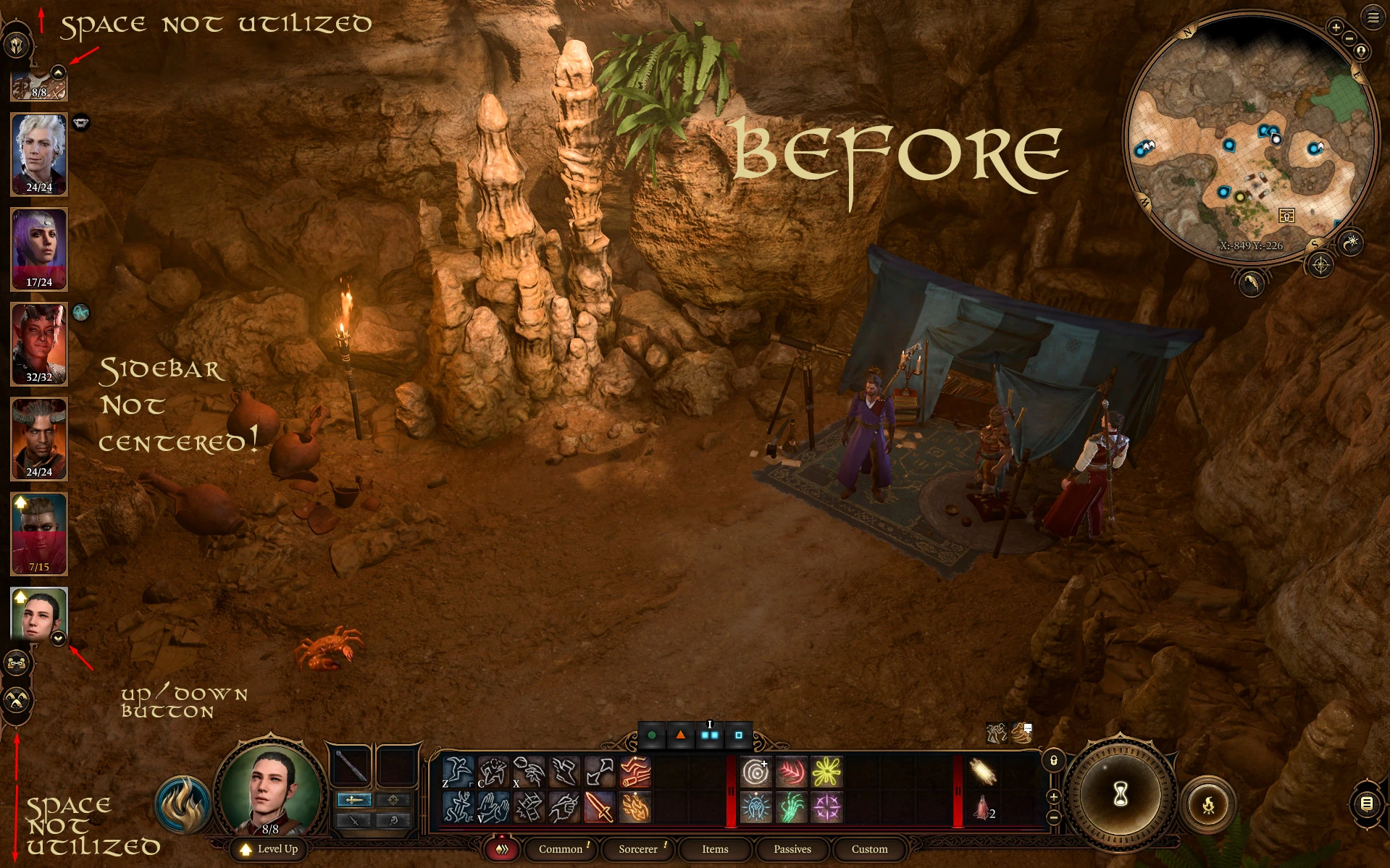Image resolution: width=1390 pixels, height=868 pixels.
Task: Open the main menu hamburger button
Action: tap(1373, 17)
